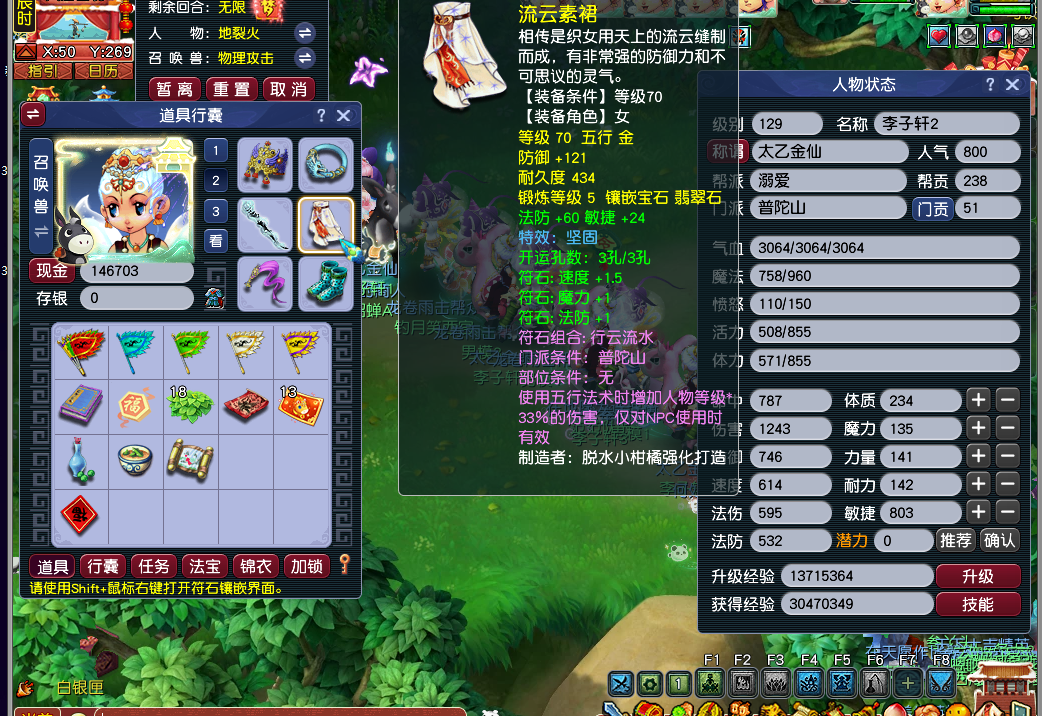Switch to the 法宝 tab

[x=205, y=566]
